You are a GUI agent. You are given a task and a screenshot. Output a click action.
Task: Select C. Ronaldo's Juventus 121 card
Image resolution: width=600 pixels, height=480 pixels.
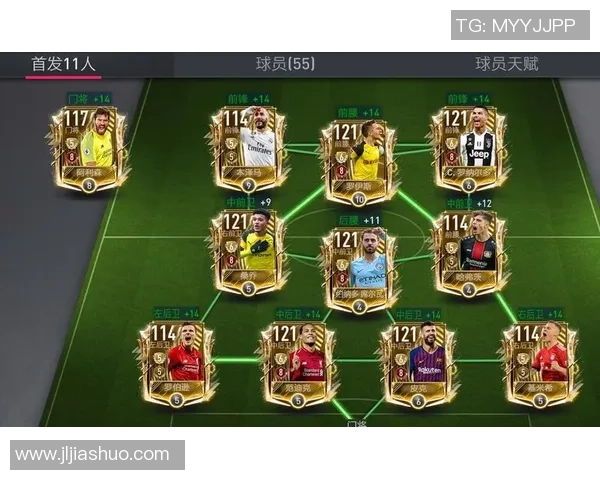pyautogui.click(x=468, y=148)
